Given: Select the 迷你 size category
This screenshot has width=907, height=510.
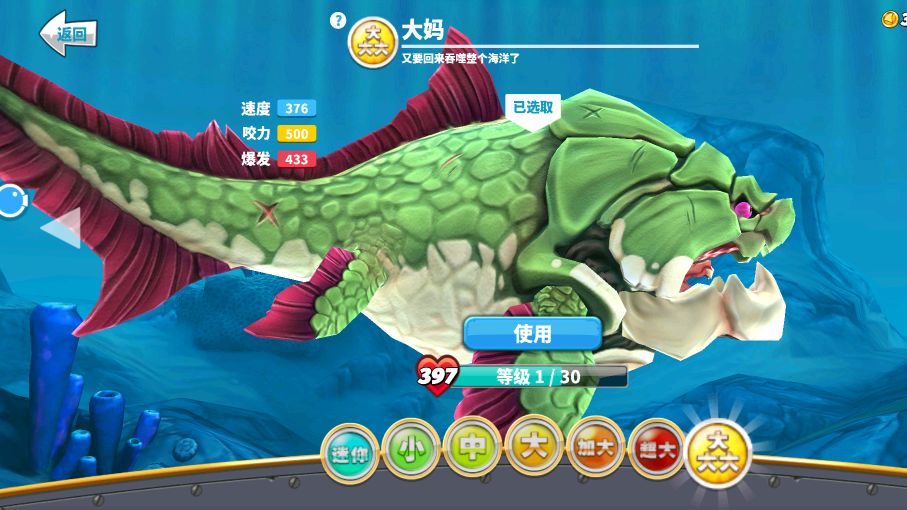Looking at the screenshot, I should click(348, 447).
